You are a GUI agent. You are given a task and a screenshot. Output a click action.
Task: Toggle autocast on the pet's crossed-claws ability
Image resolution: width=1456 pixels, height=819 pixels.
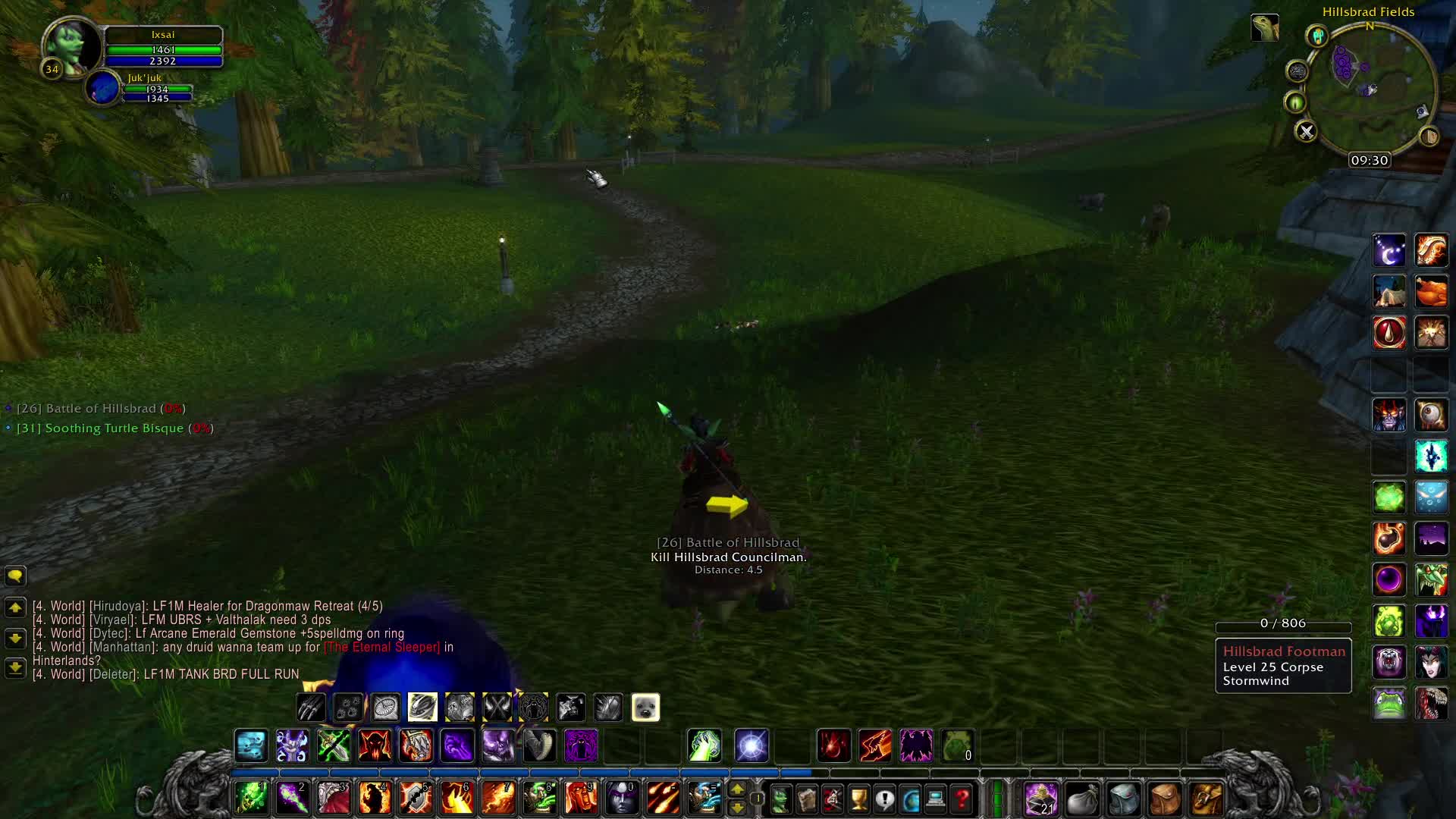click(497, 707)
